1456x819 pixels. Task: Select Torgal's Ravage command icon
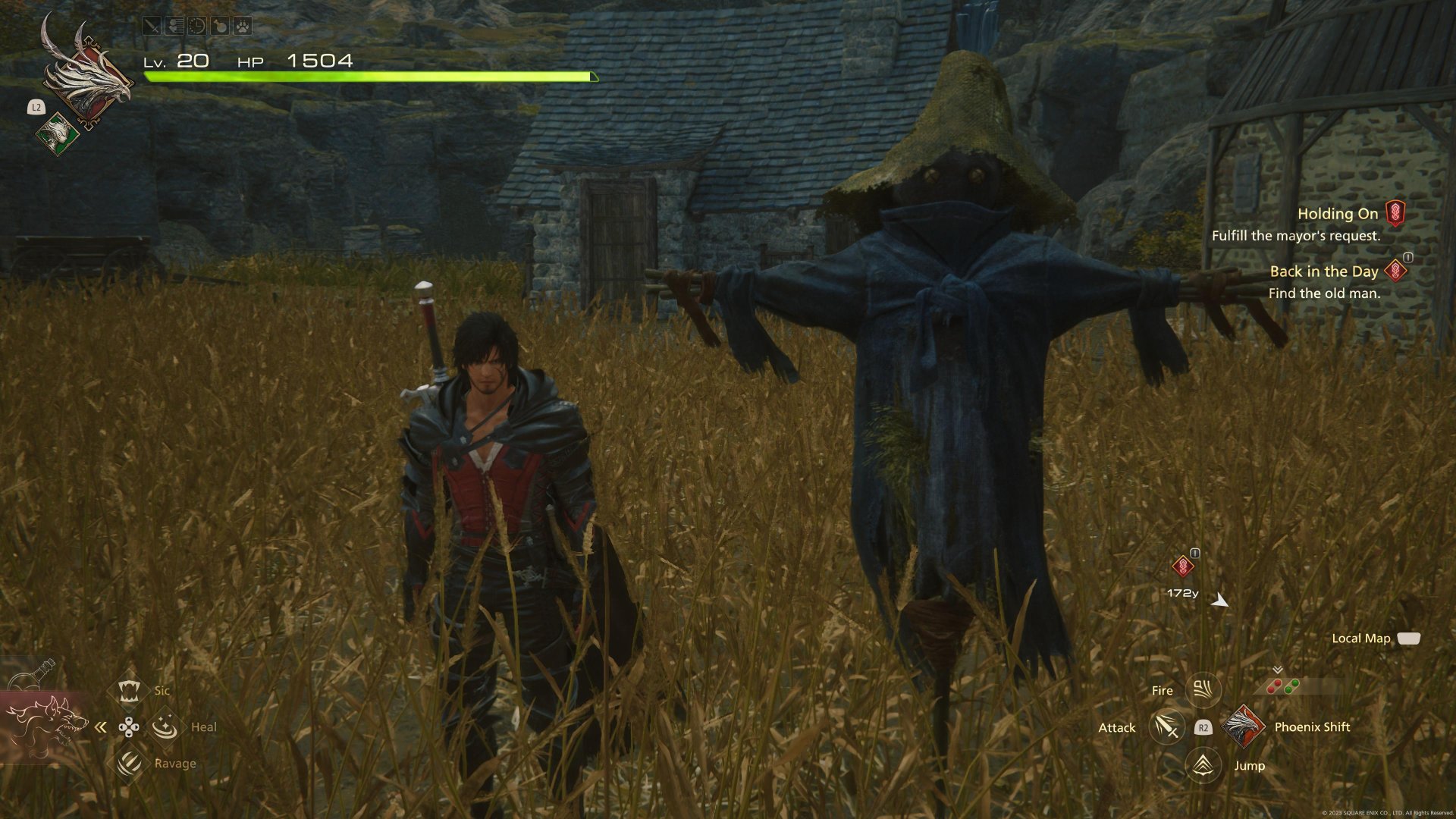tap(129, 762)
